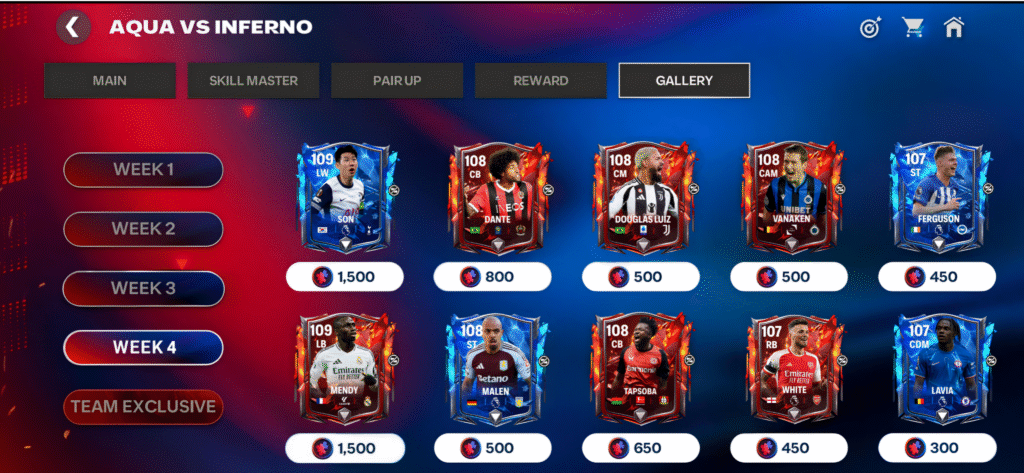Go back using the arrow button
Viewport: 1024px width, 473px height.
click(x=71, y=27)
